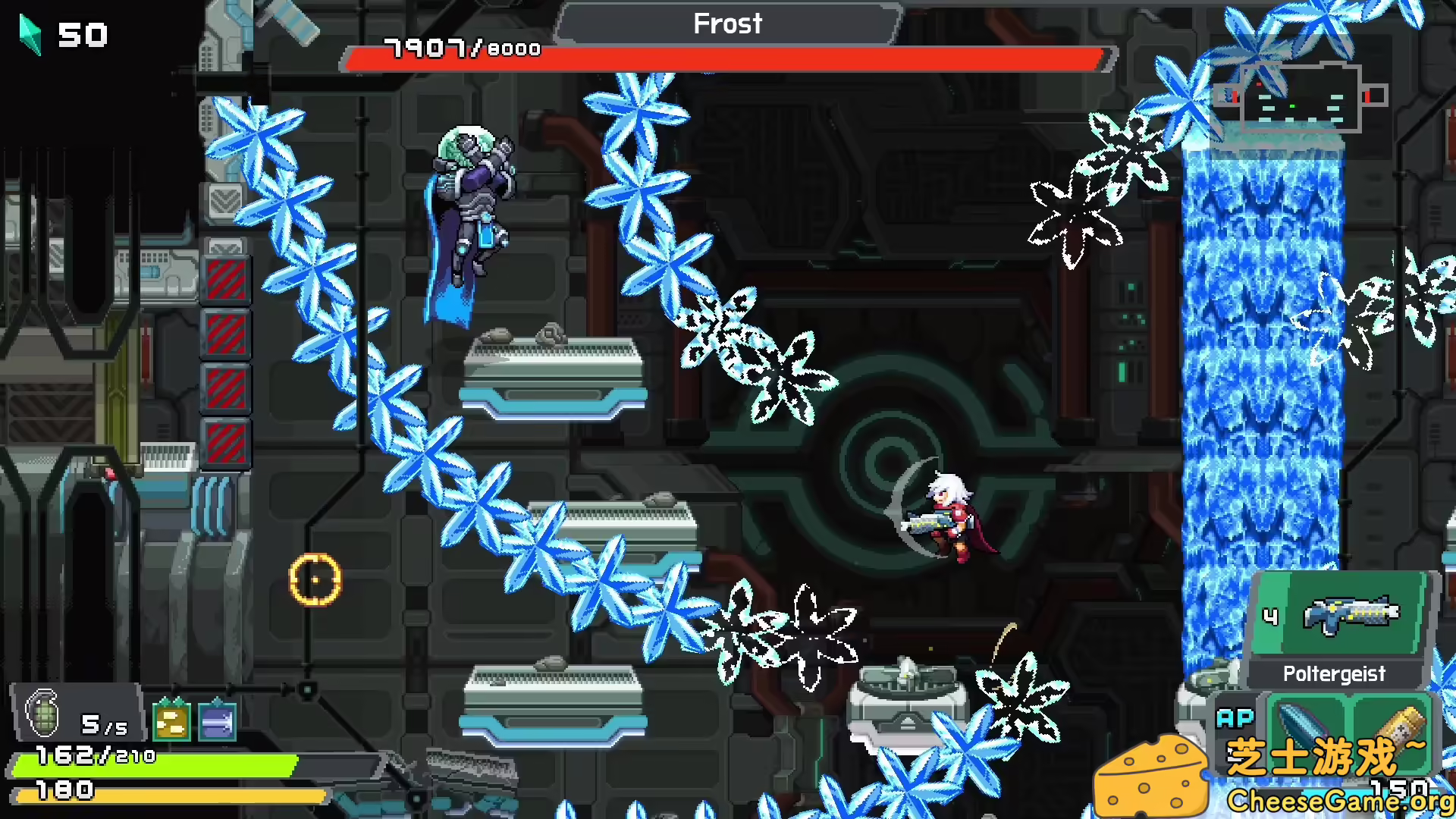1456x819 pixels.
Task: Click the crystal currency icon showing 50
Action: tap(30, 34)
